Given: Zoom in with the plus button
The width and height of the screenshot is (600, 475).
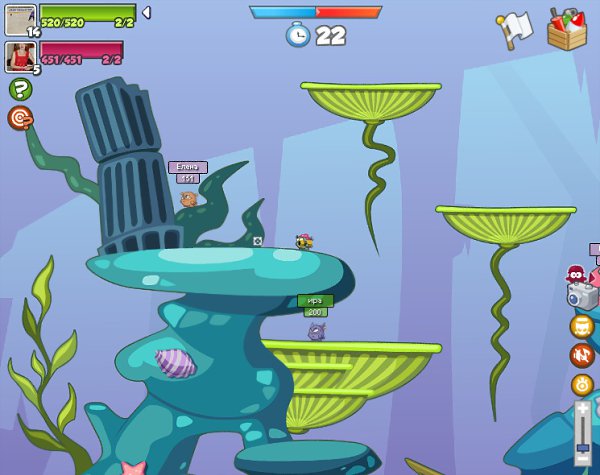Looking at the screenshot, I should pyautogui.click(x=582, y=408).
